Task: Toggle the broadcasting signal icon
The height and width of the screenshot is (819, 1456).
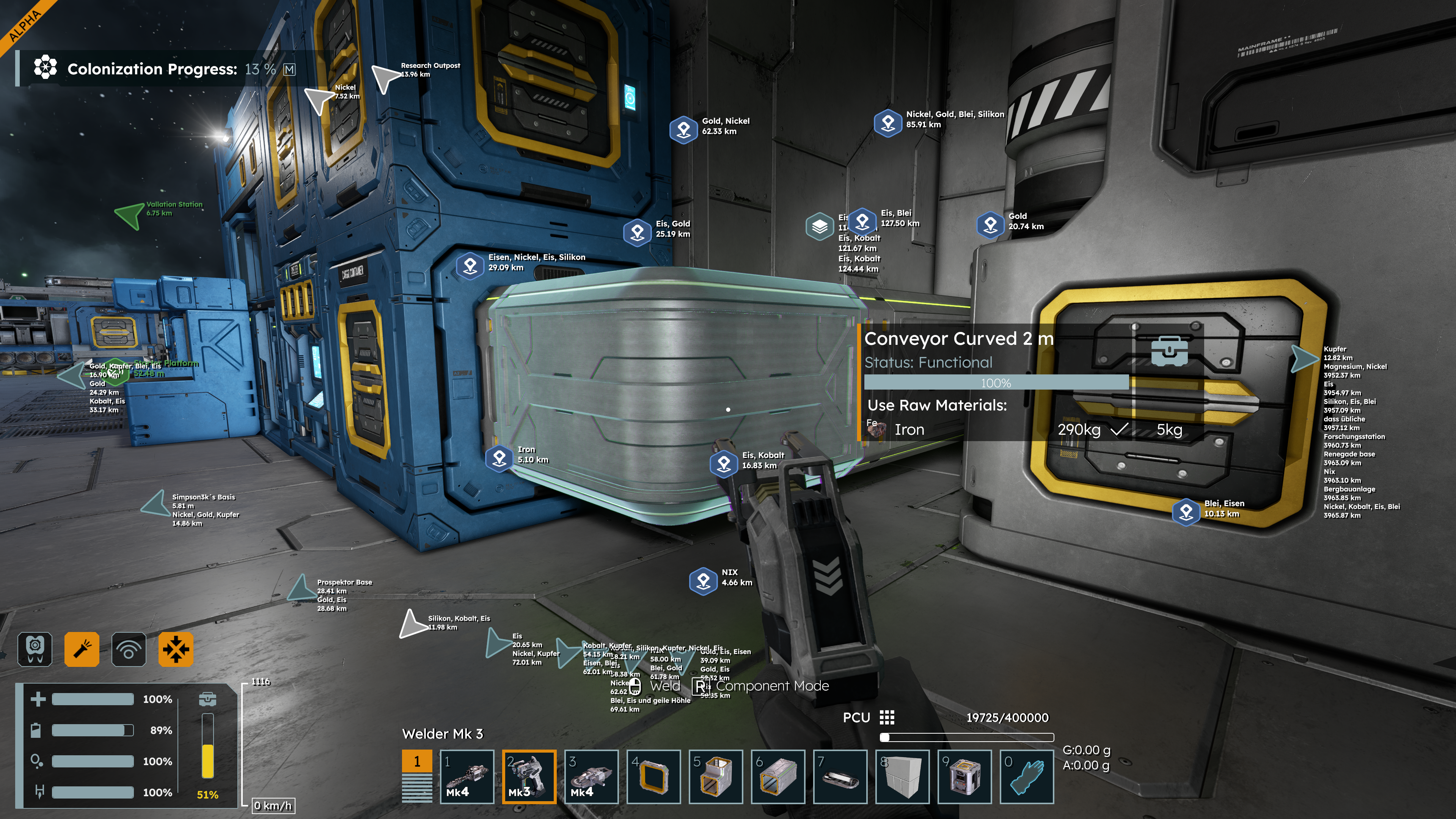Action: [129, 649]
